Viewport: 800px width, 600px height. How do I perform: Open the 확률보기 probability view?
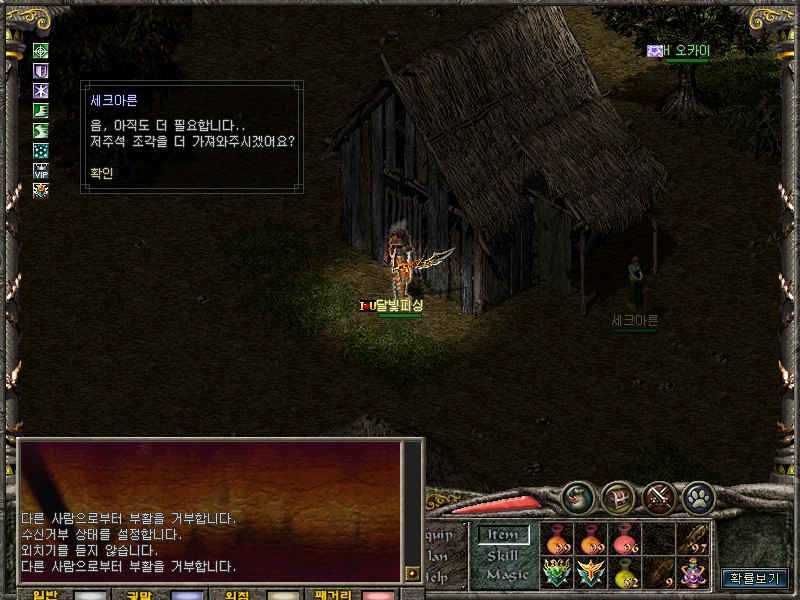coord(755,578)
